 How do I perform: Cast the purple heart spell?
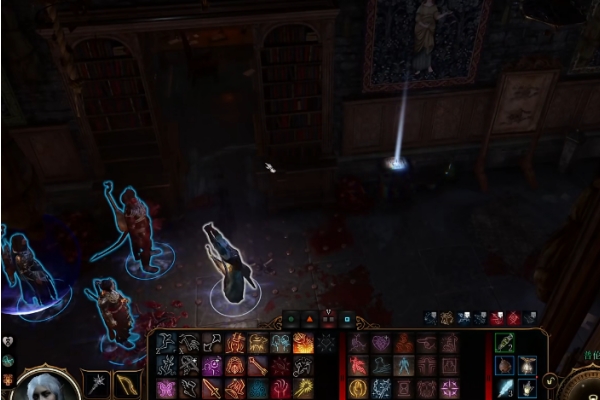tap(381, 343)
